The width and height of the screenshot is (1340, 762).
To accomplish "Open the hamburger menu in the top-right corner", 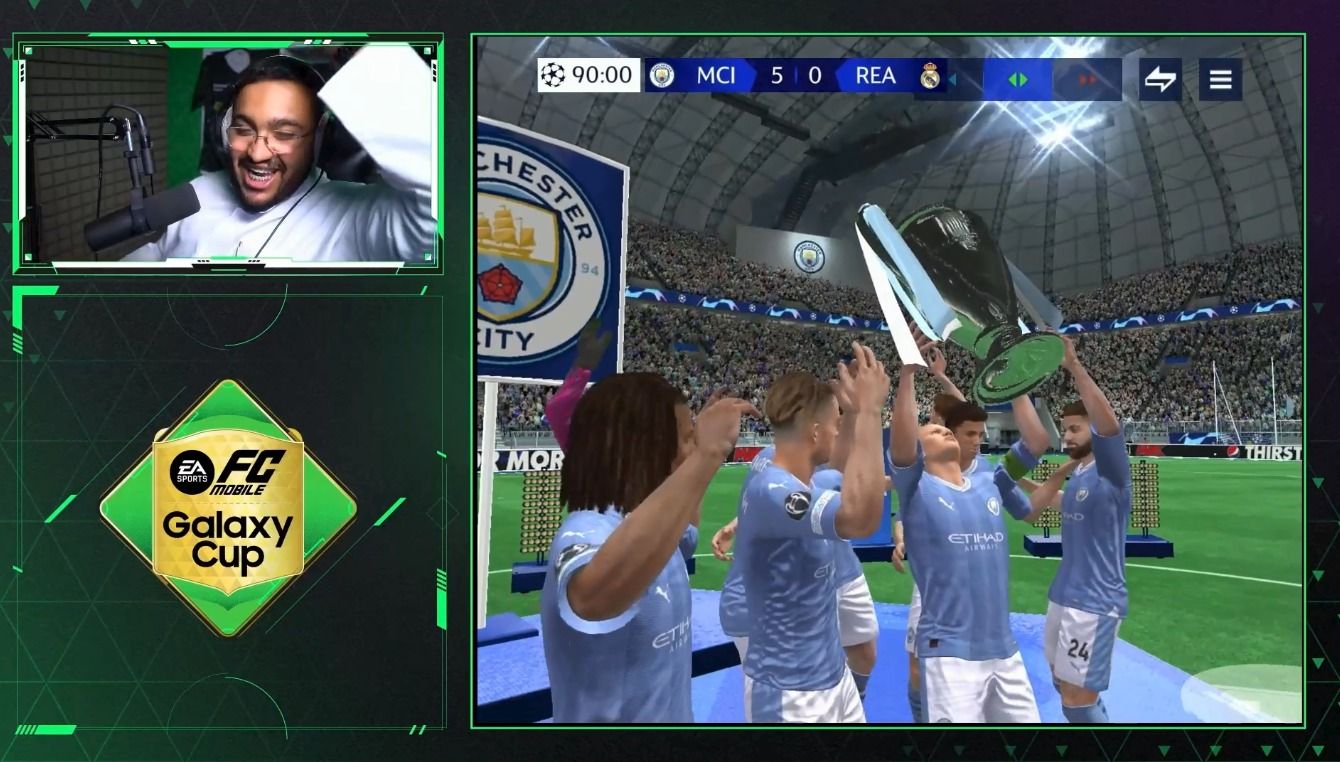I will pos(1219,78).
